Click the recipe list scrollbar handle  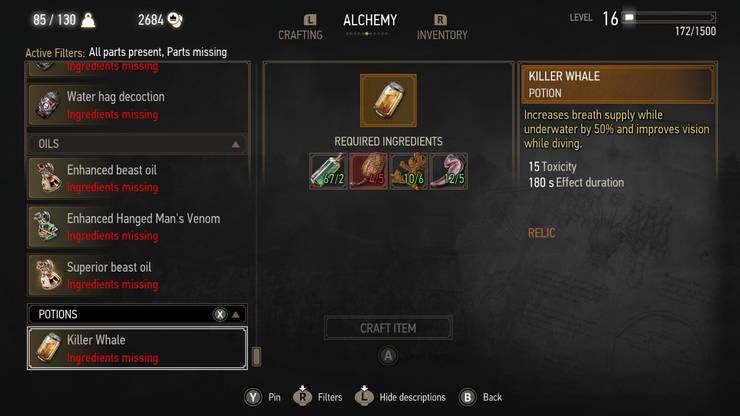(256, 356)
